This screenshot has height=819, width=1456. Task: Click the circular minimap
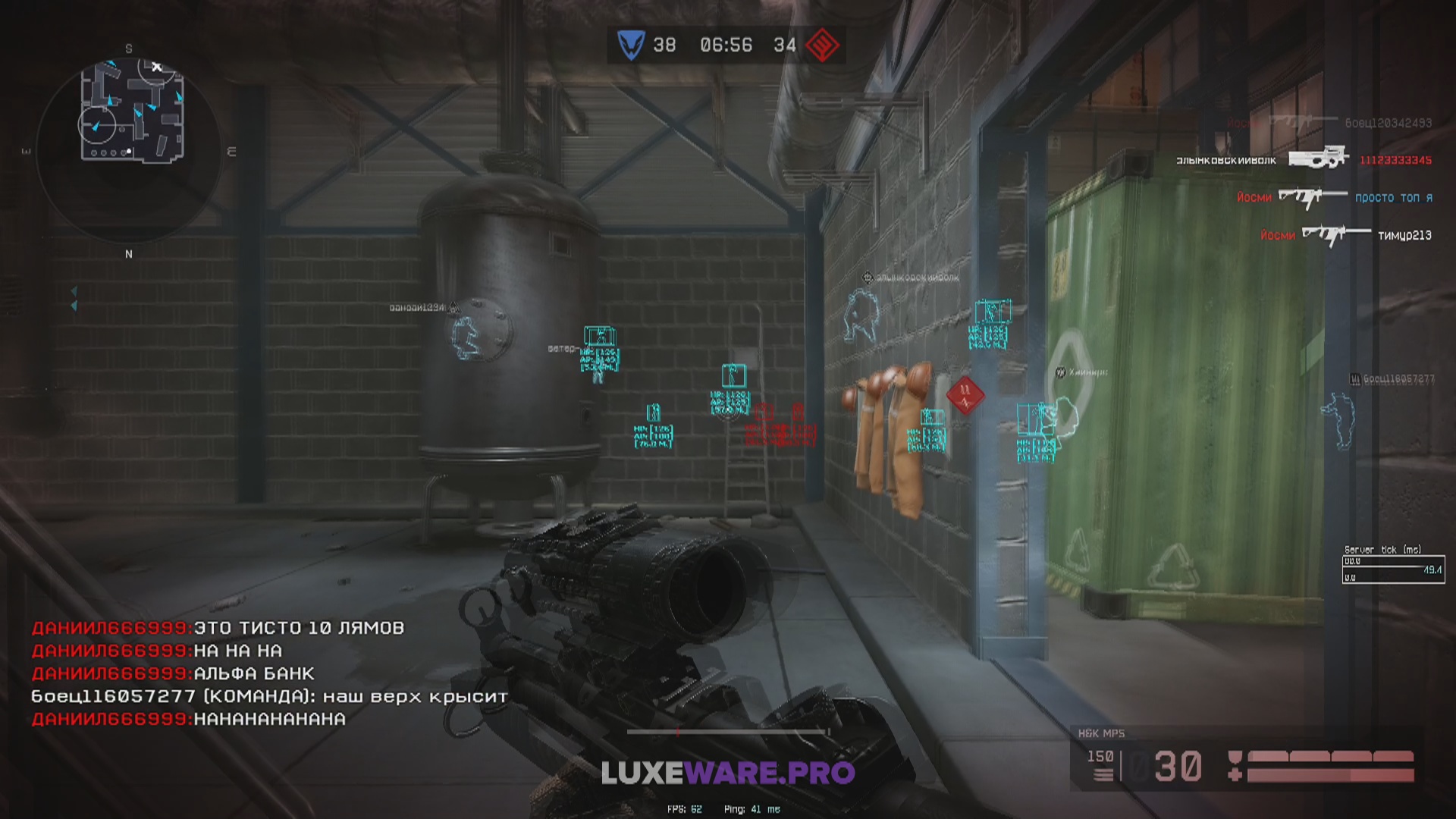click(129, 150)
